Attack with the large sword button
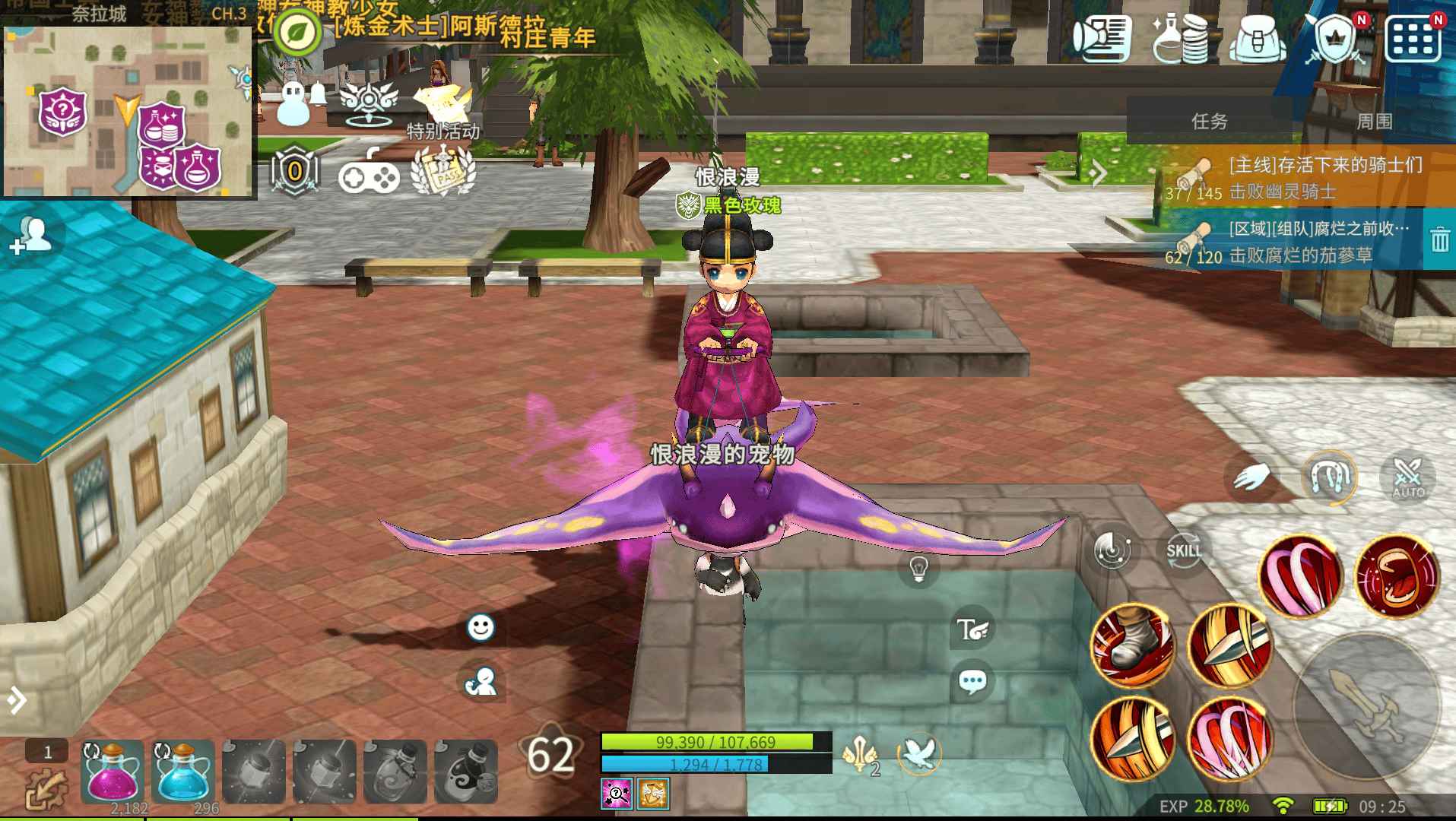 1366,705
